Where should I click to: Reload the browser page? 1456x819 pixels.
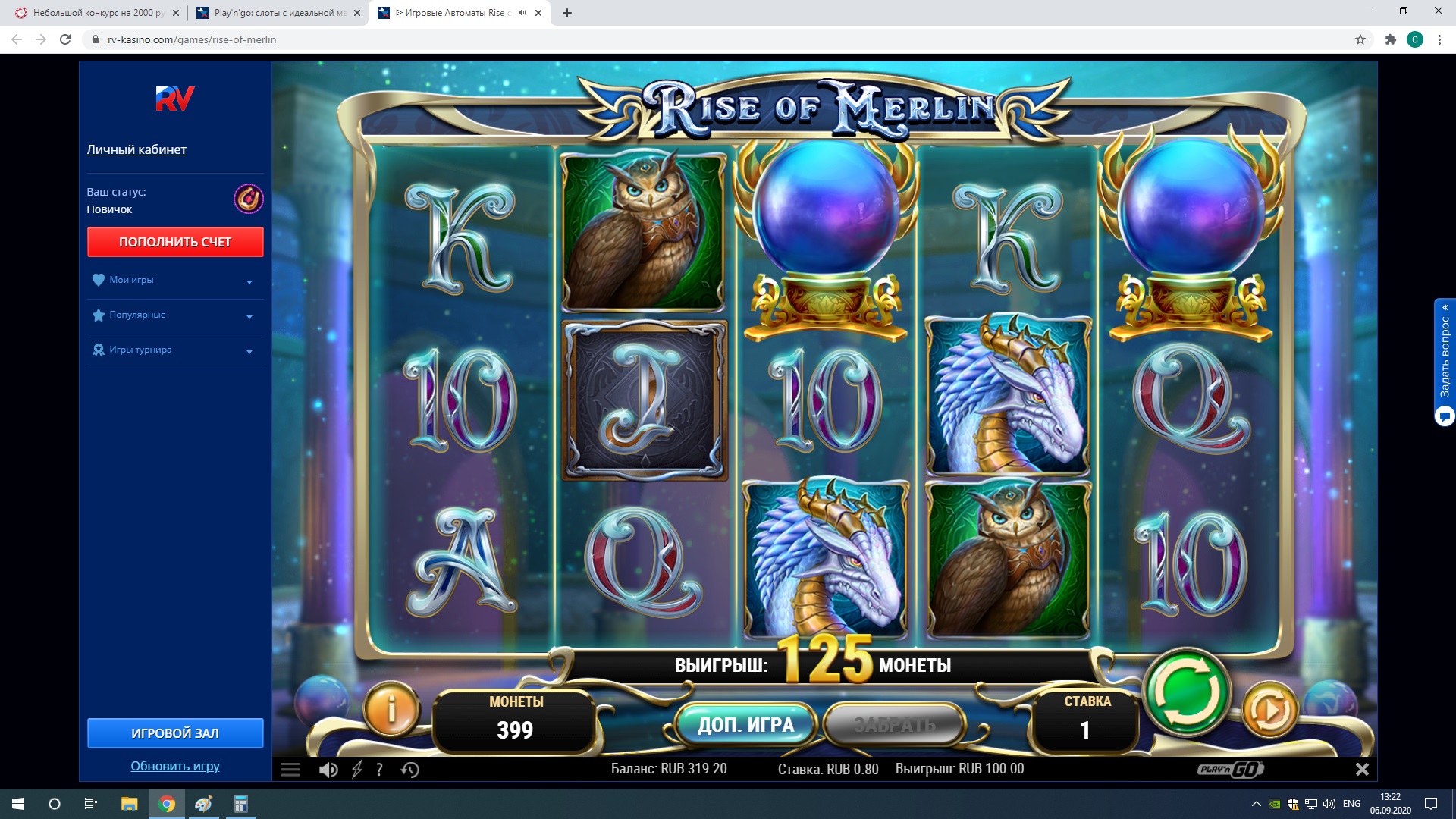click(65, 39)
